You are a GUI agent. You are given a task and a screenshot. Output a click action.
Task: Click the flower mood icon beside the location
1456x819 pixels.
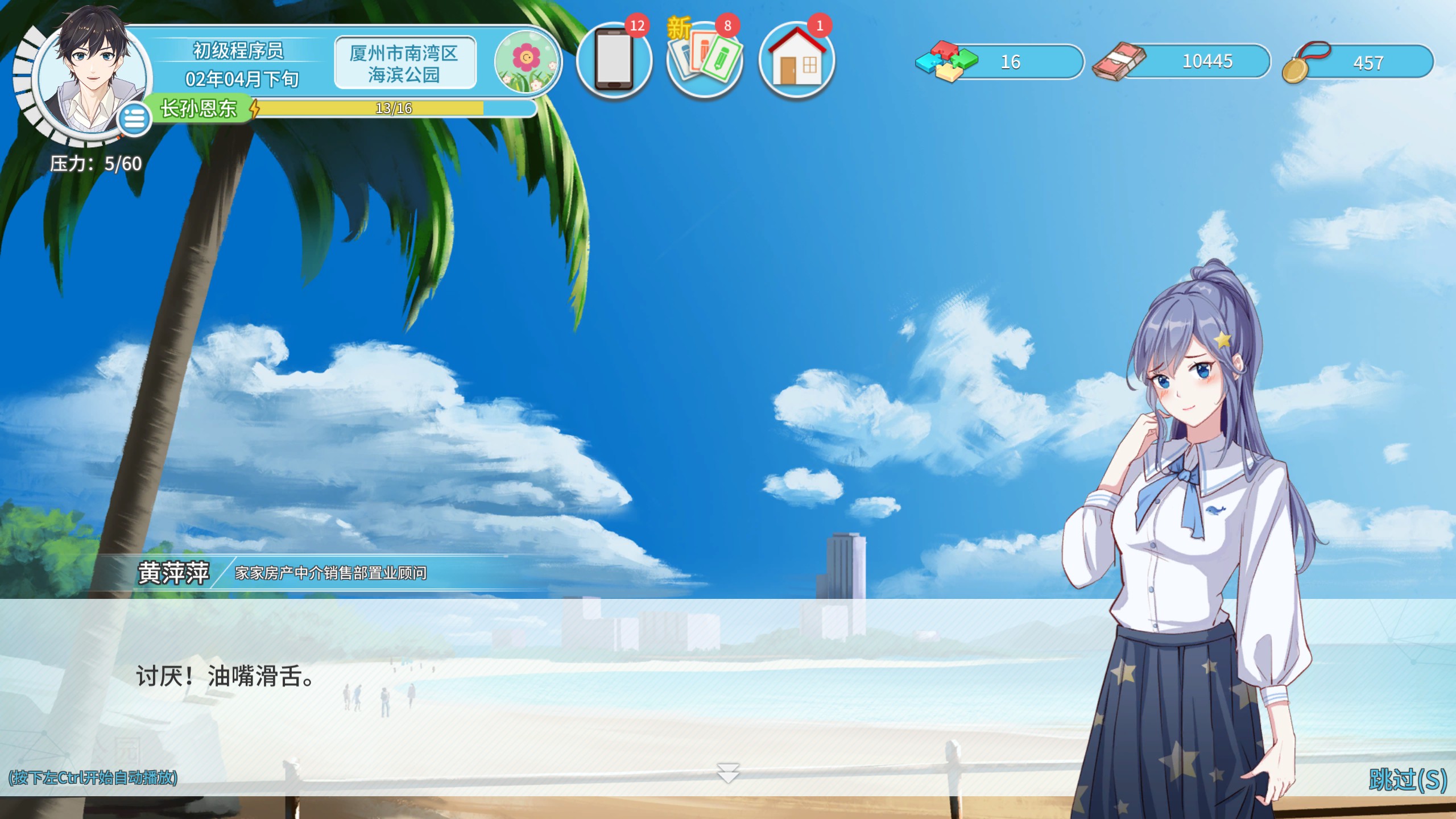tap(526, 61)
